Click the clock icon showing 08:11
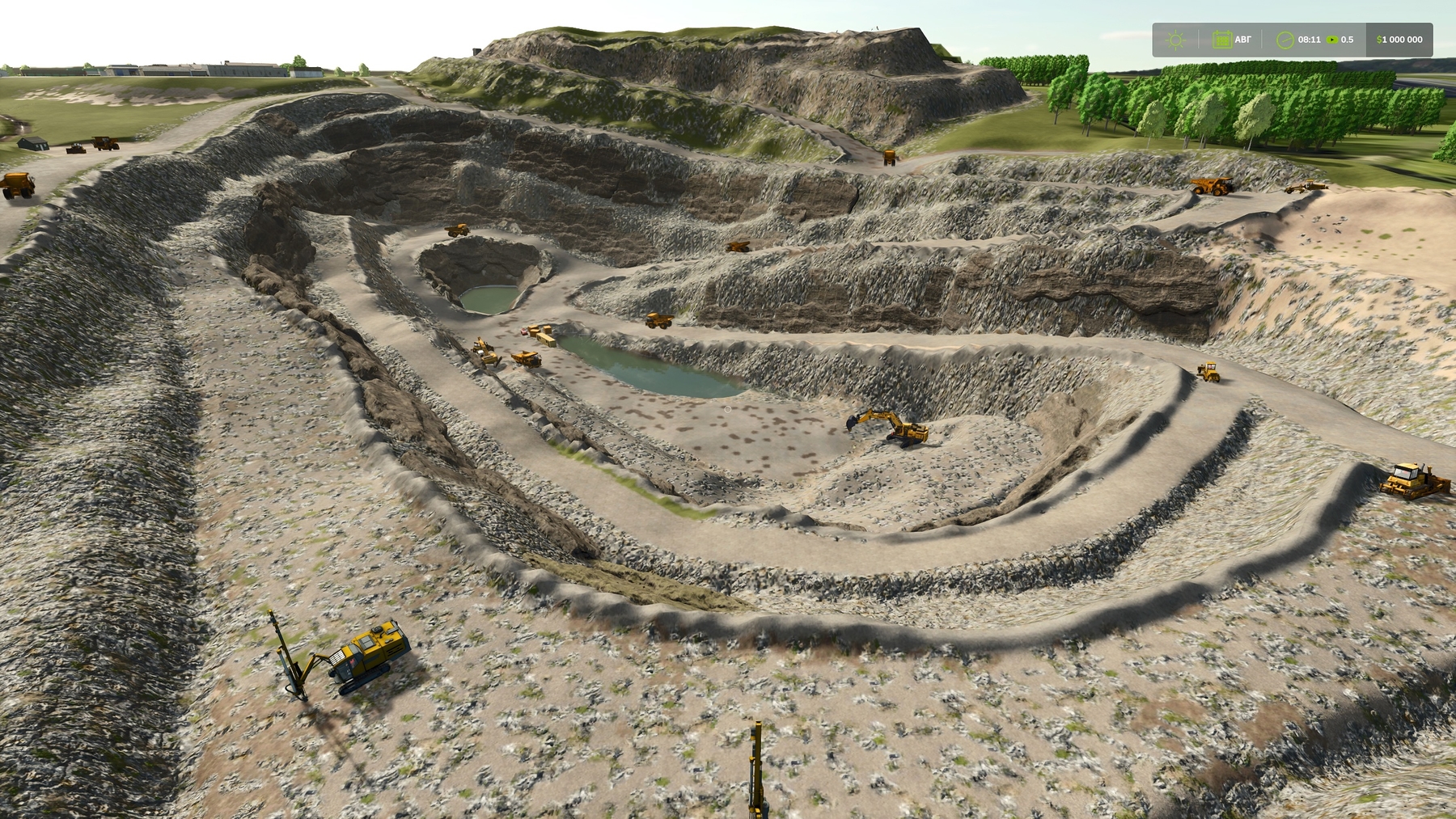This screenshot has height=819, width=1456. click(x=1285, y=40)
